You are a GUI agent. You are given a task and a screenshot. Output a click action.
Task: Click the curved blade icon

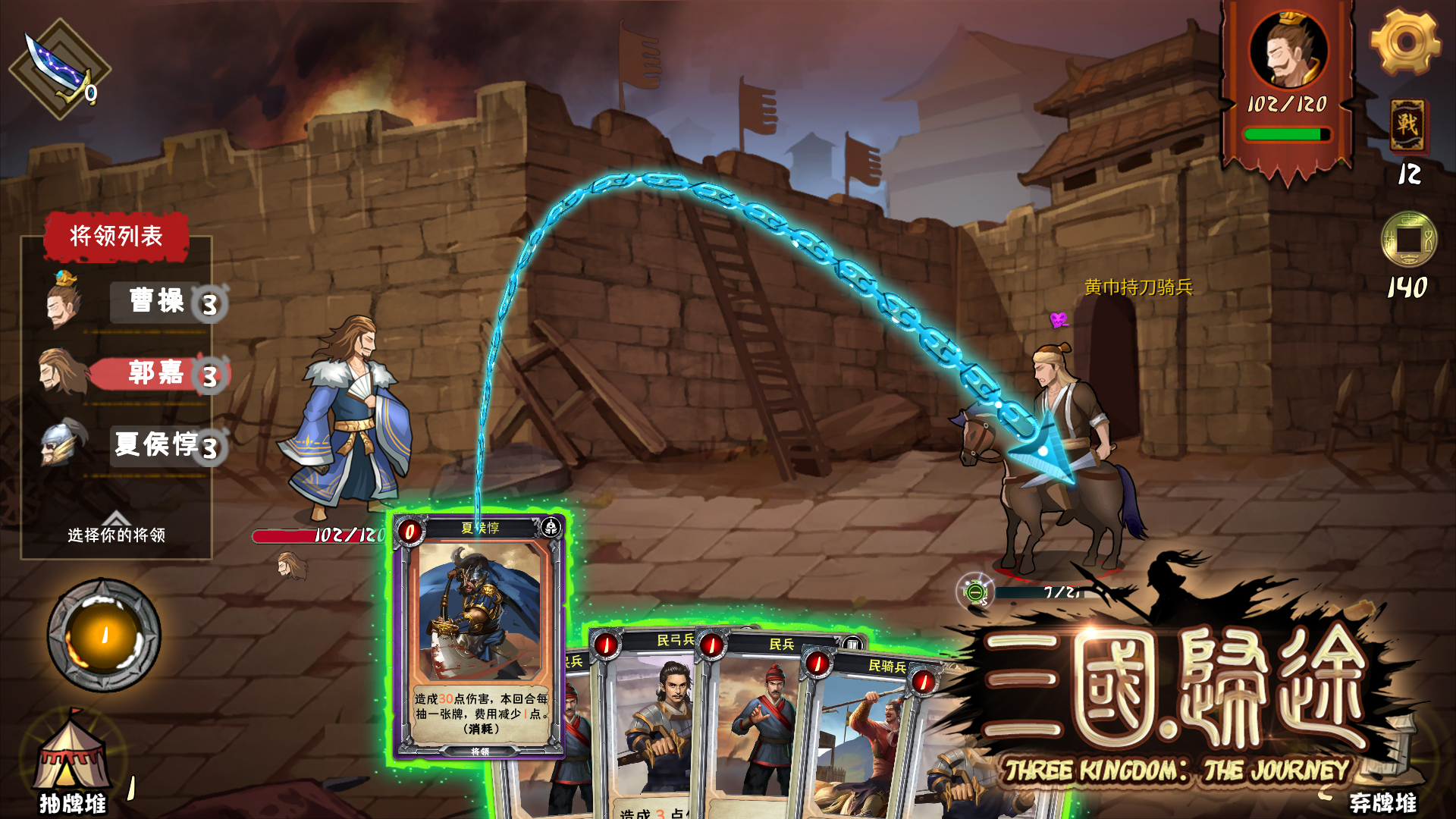[x=59, y=68]
